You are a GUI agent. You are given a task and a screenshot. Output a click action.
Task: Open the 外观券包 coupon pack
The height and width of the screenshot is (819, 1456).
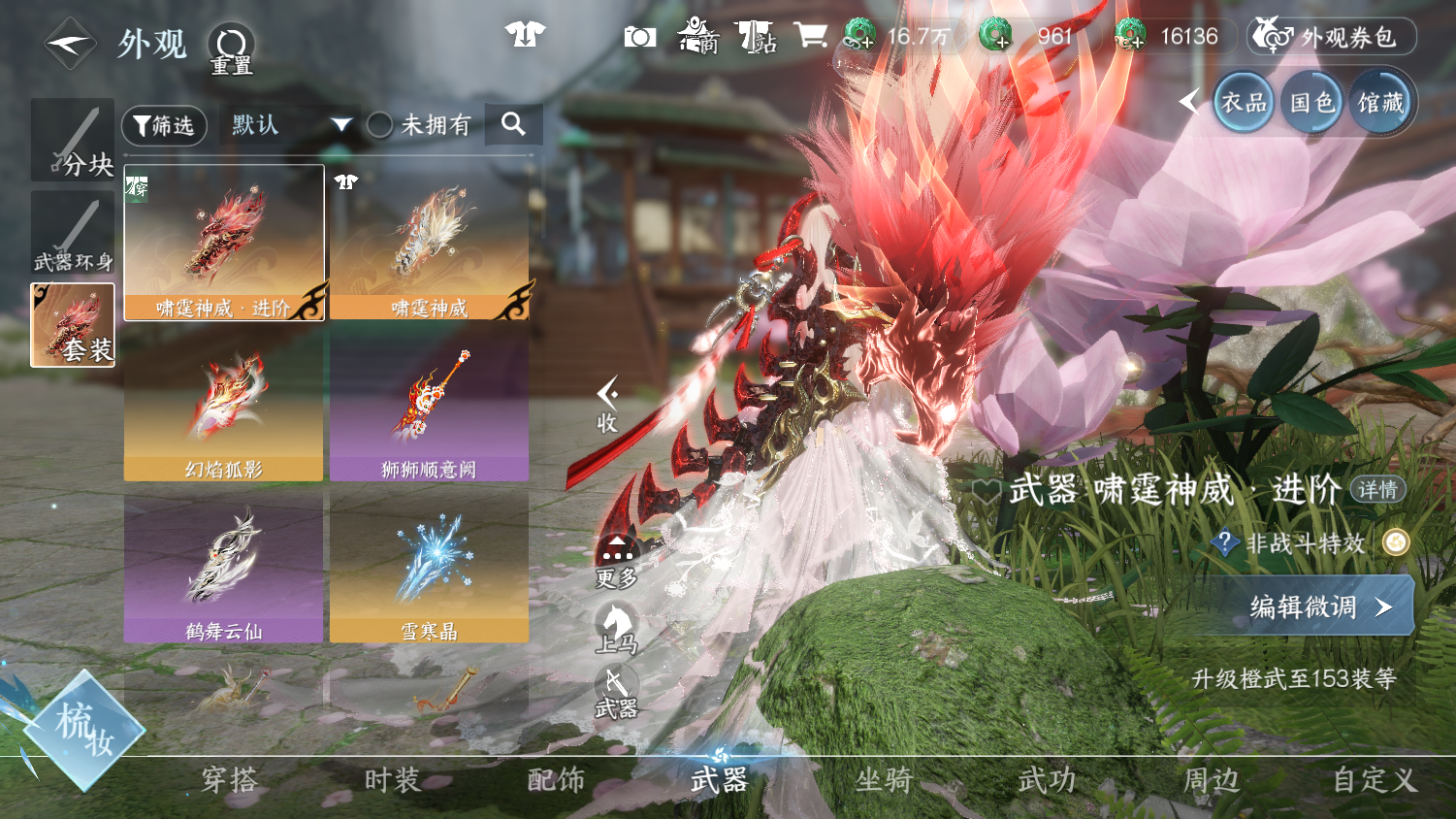coord(1331,37)
